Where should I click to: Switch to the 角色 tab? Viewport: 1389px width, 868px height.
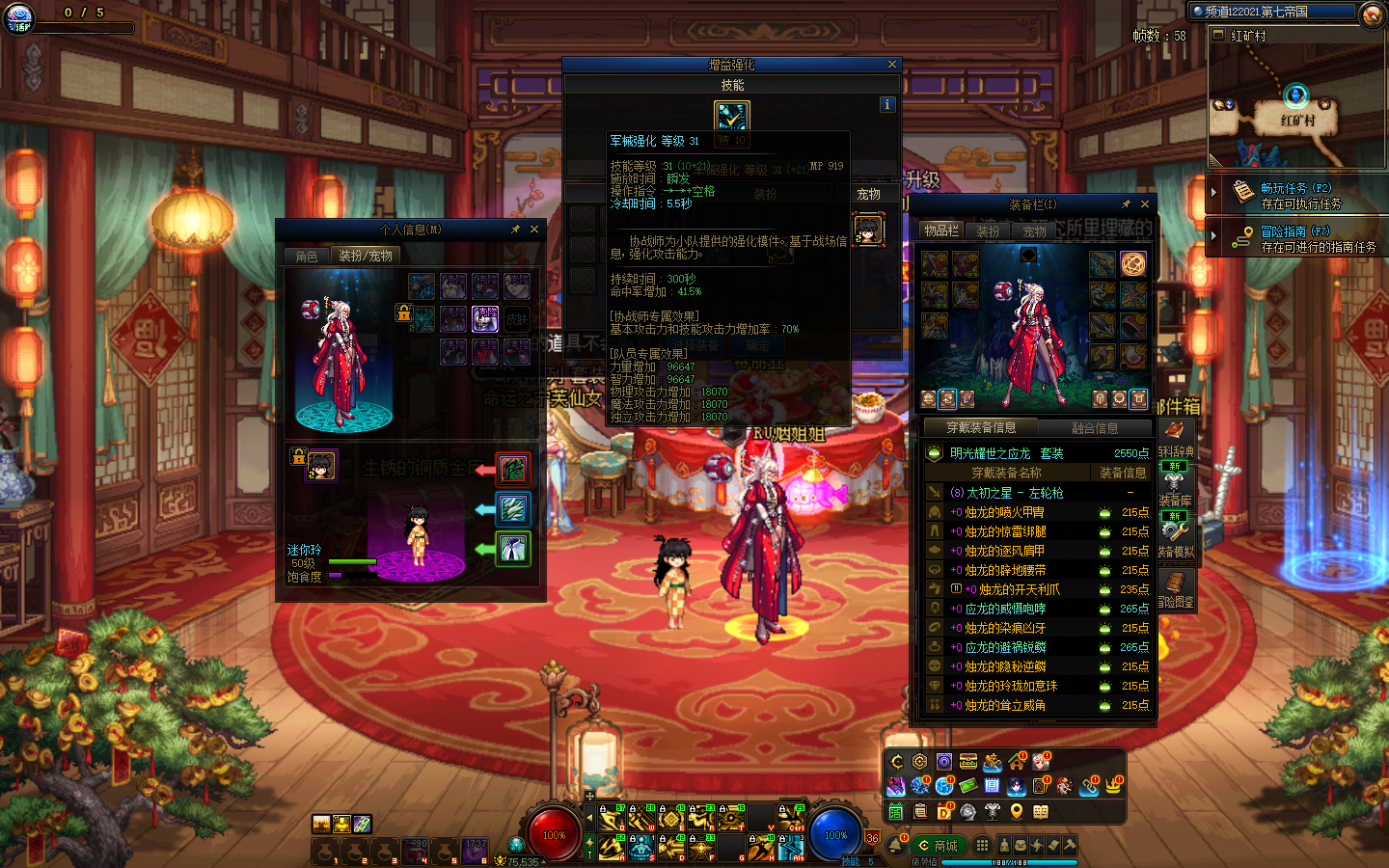[x=307, y=257]
